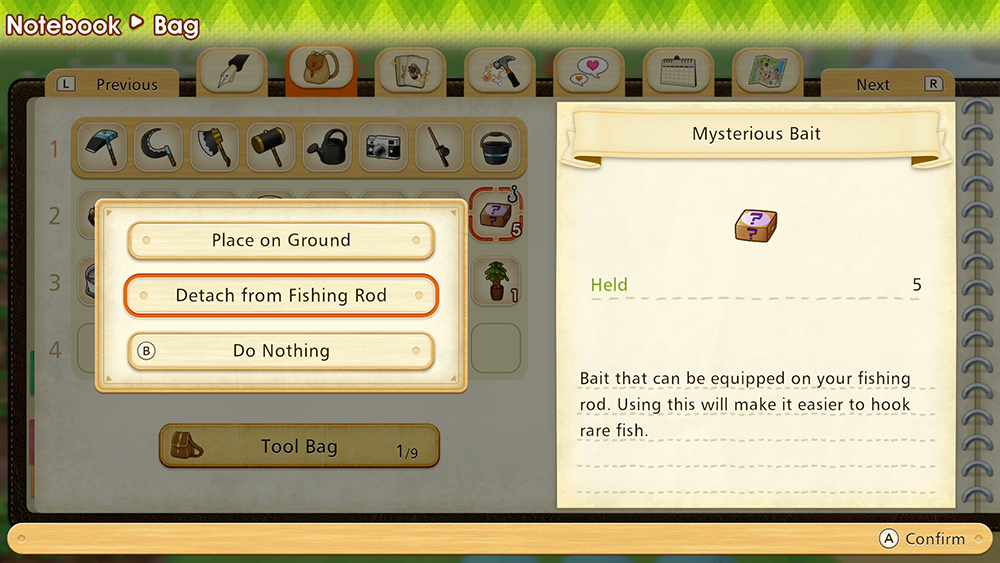
Task: Open the photo cards tab
Action: (x=410, y=72)
